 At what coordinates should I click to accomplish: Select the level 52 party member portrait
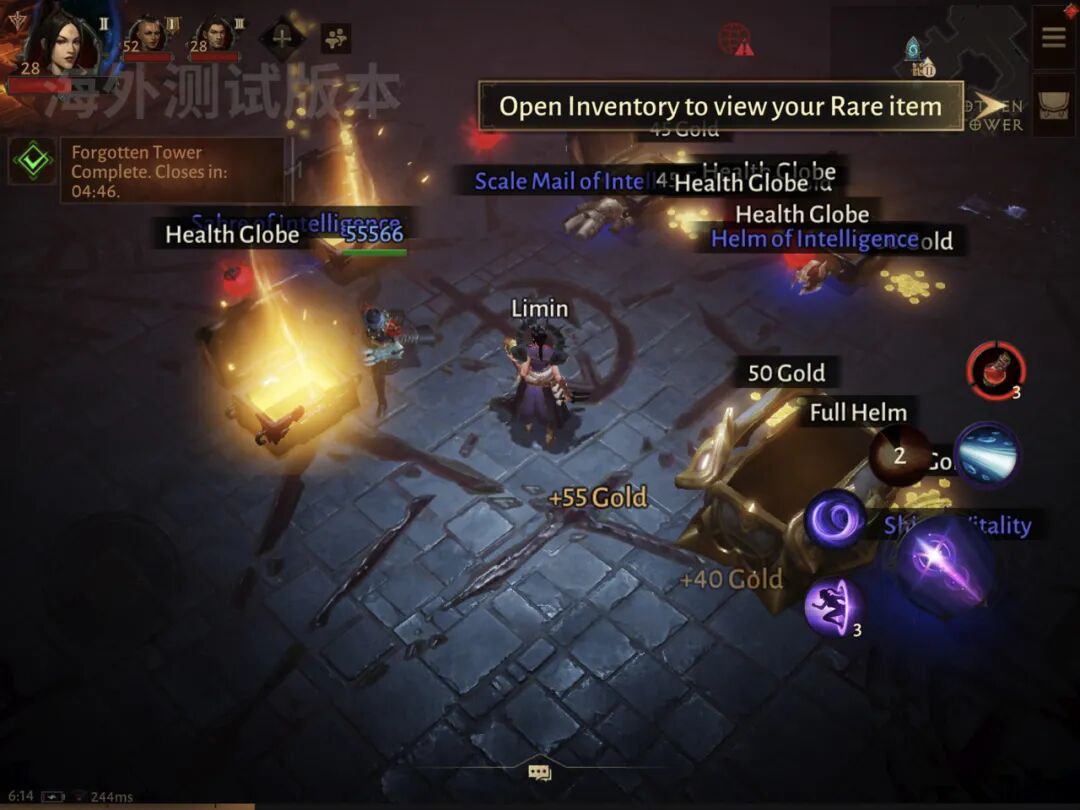[147, 37]
